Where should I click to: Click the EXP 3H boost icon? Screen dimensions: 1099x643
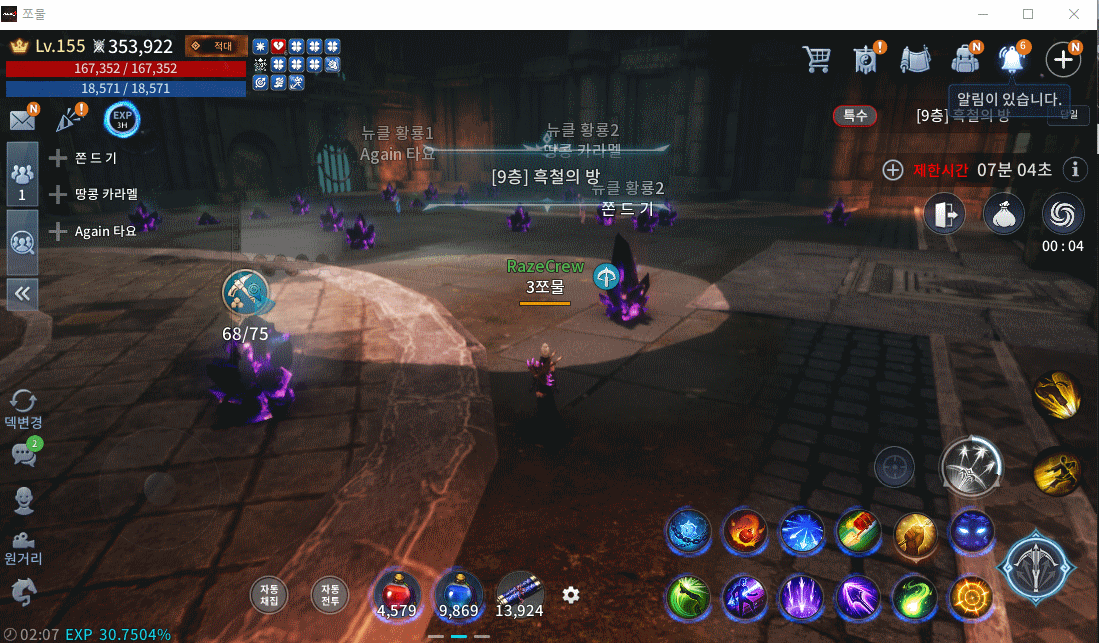(122, 120)
